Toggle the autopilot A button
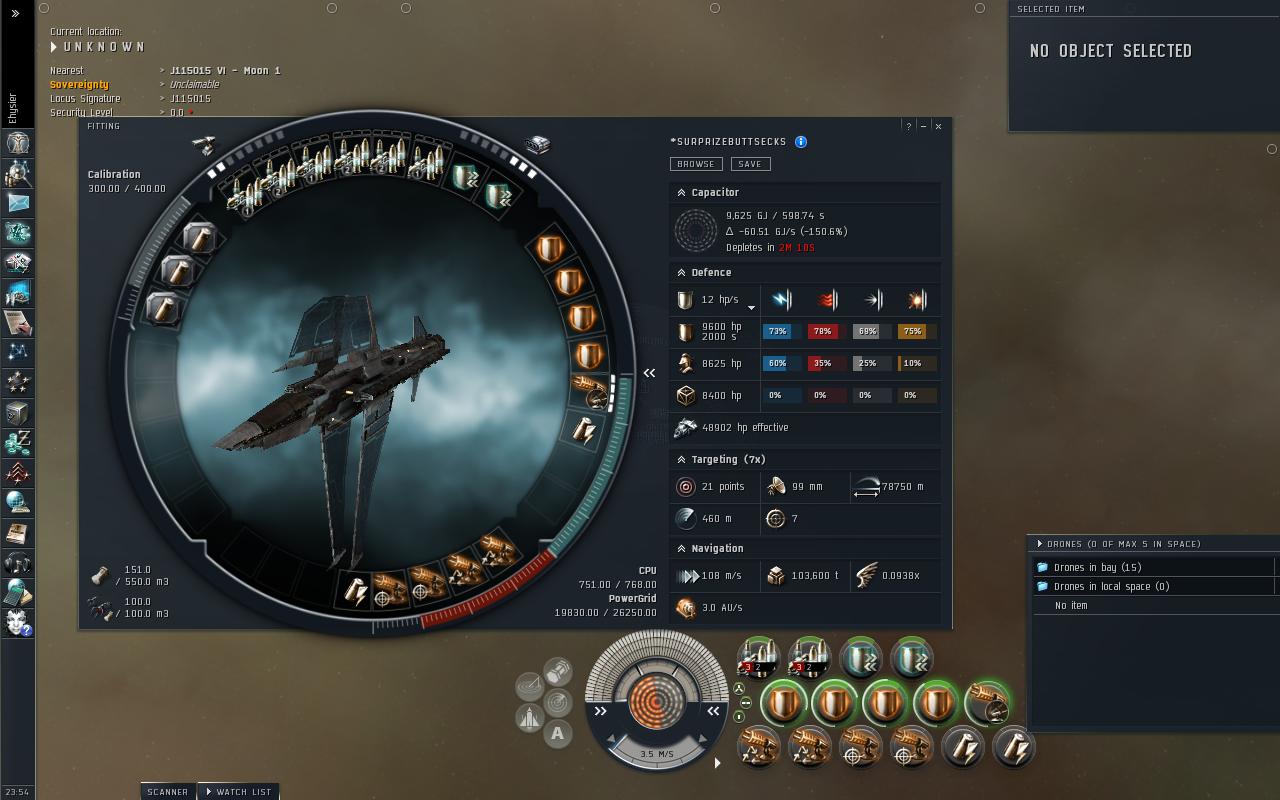This screenshot has height=800, width=1280. [x=558, y=733]
